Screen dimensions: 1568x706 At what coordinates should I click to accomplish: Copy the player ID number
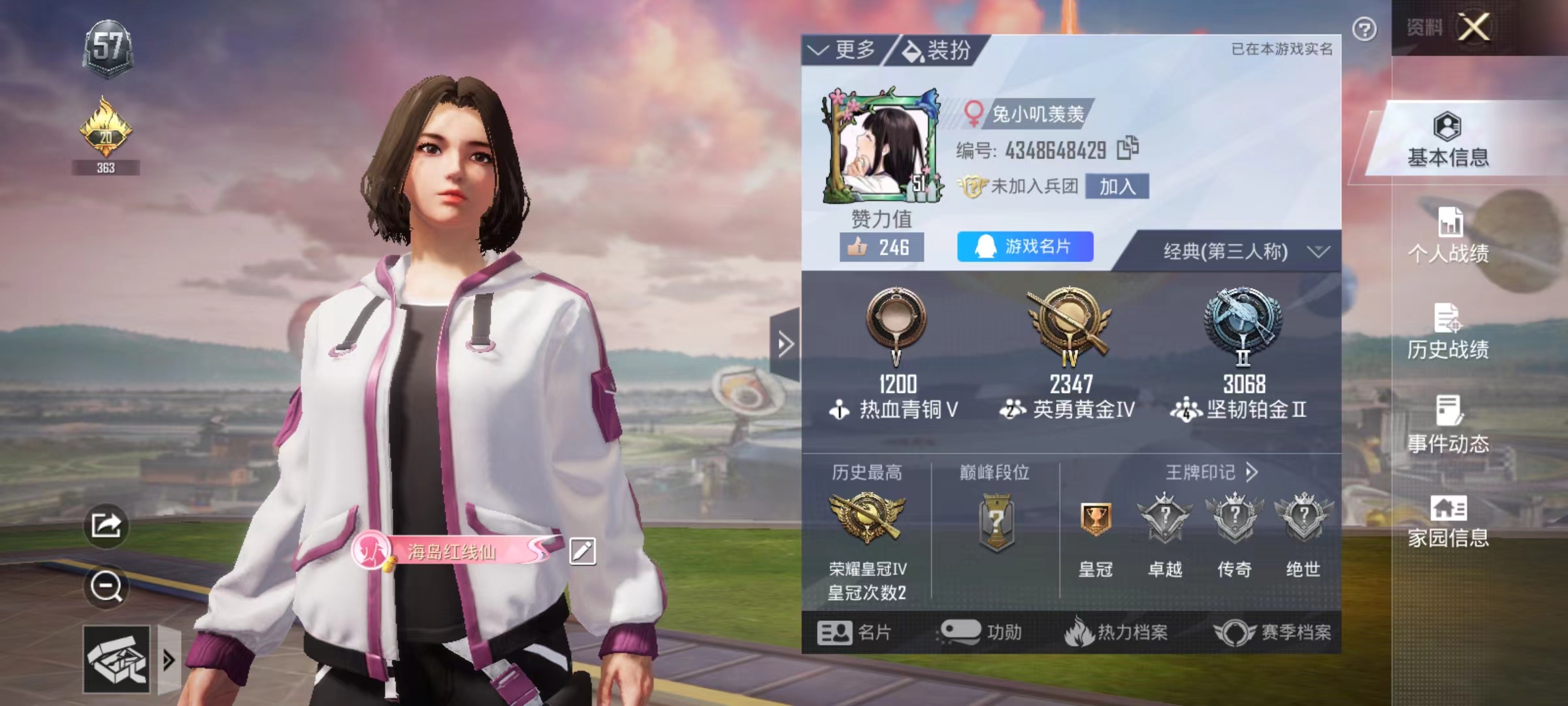tap(1128, 148)
